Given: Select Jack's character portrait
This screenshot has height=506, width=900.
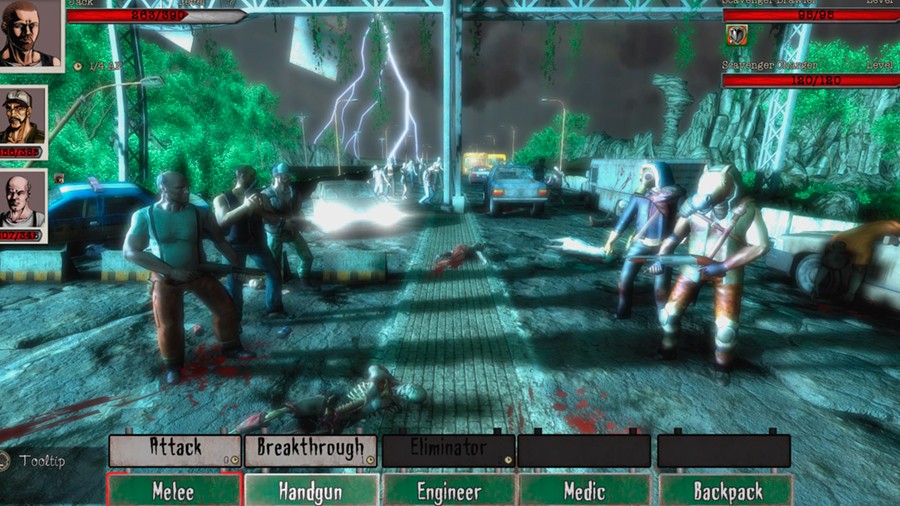Looking at the screenshot, I should click(30, 32).
